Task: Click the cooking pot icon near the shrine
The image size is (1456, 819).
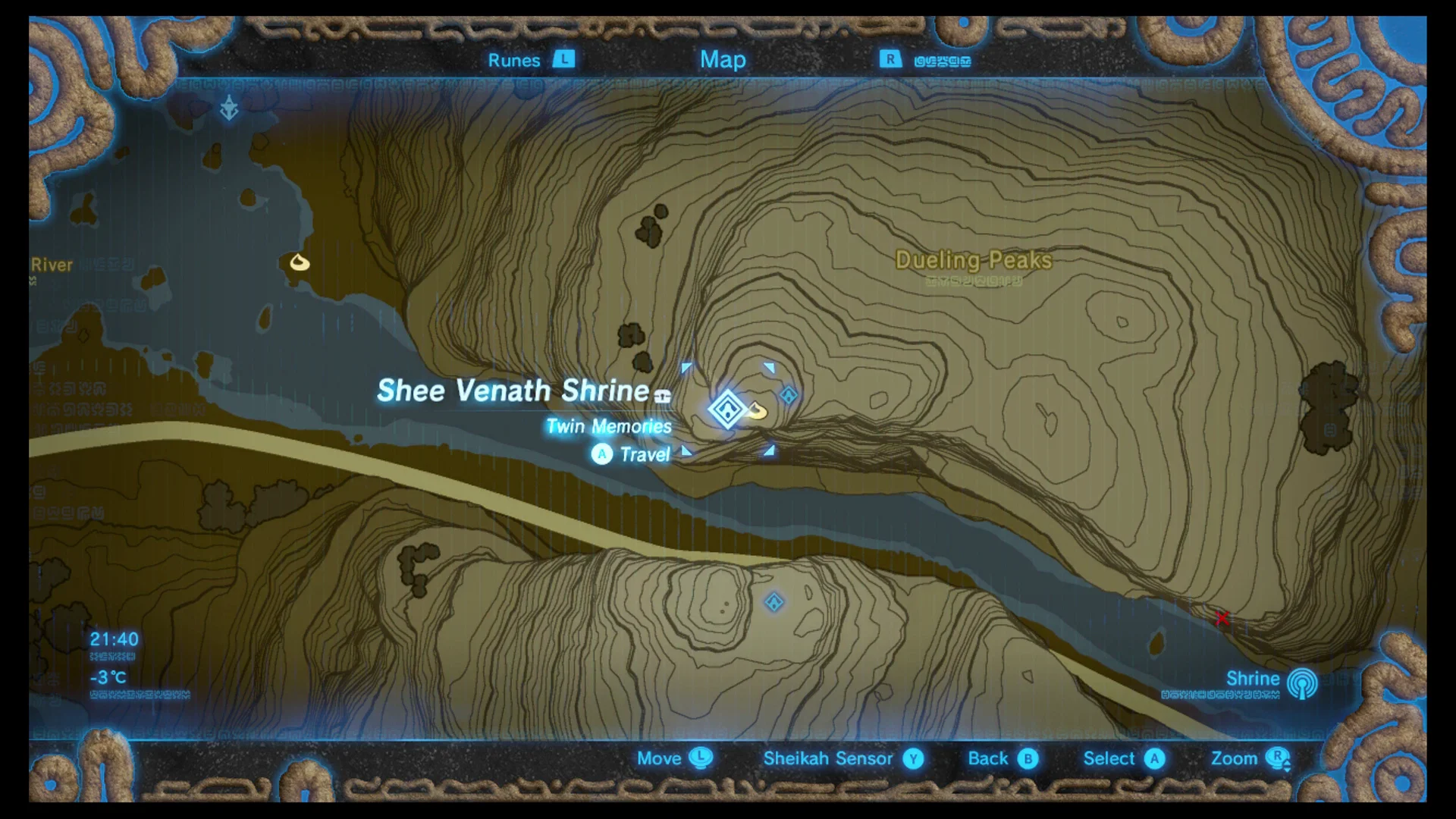Action: coord(758,412)
